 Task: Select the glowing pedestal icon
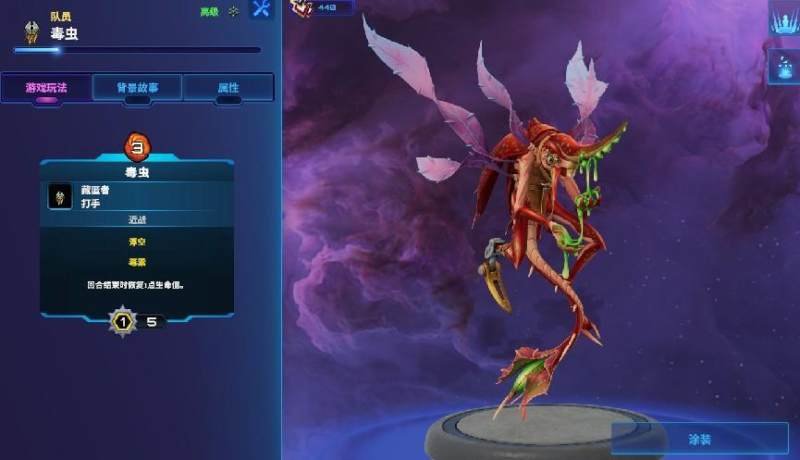784,66
